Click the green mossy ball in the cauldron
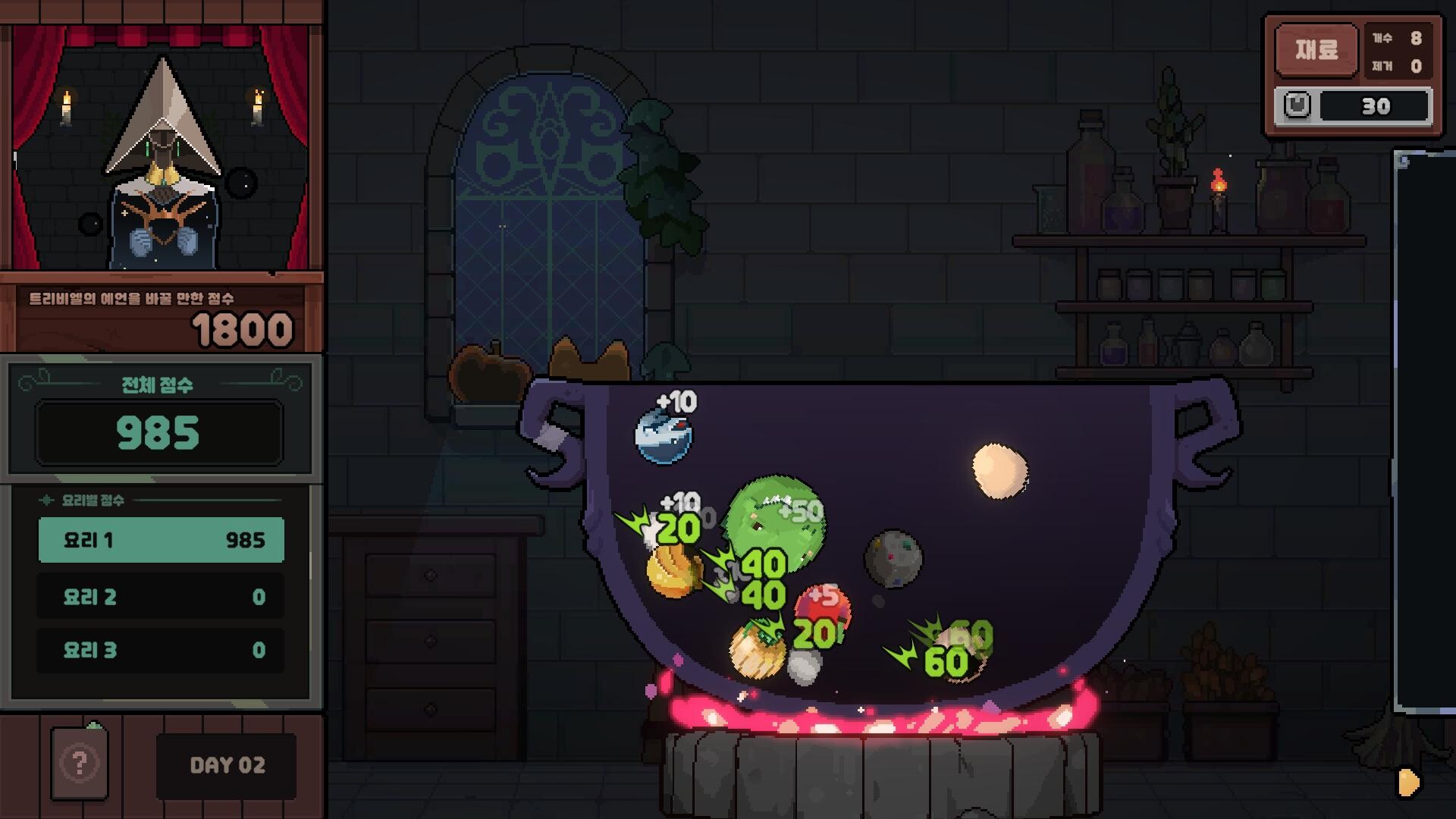Image resolution: width=1456 pixels, height=819 pixels. click(773, 523)
